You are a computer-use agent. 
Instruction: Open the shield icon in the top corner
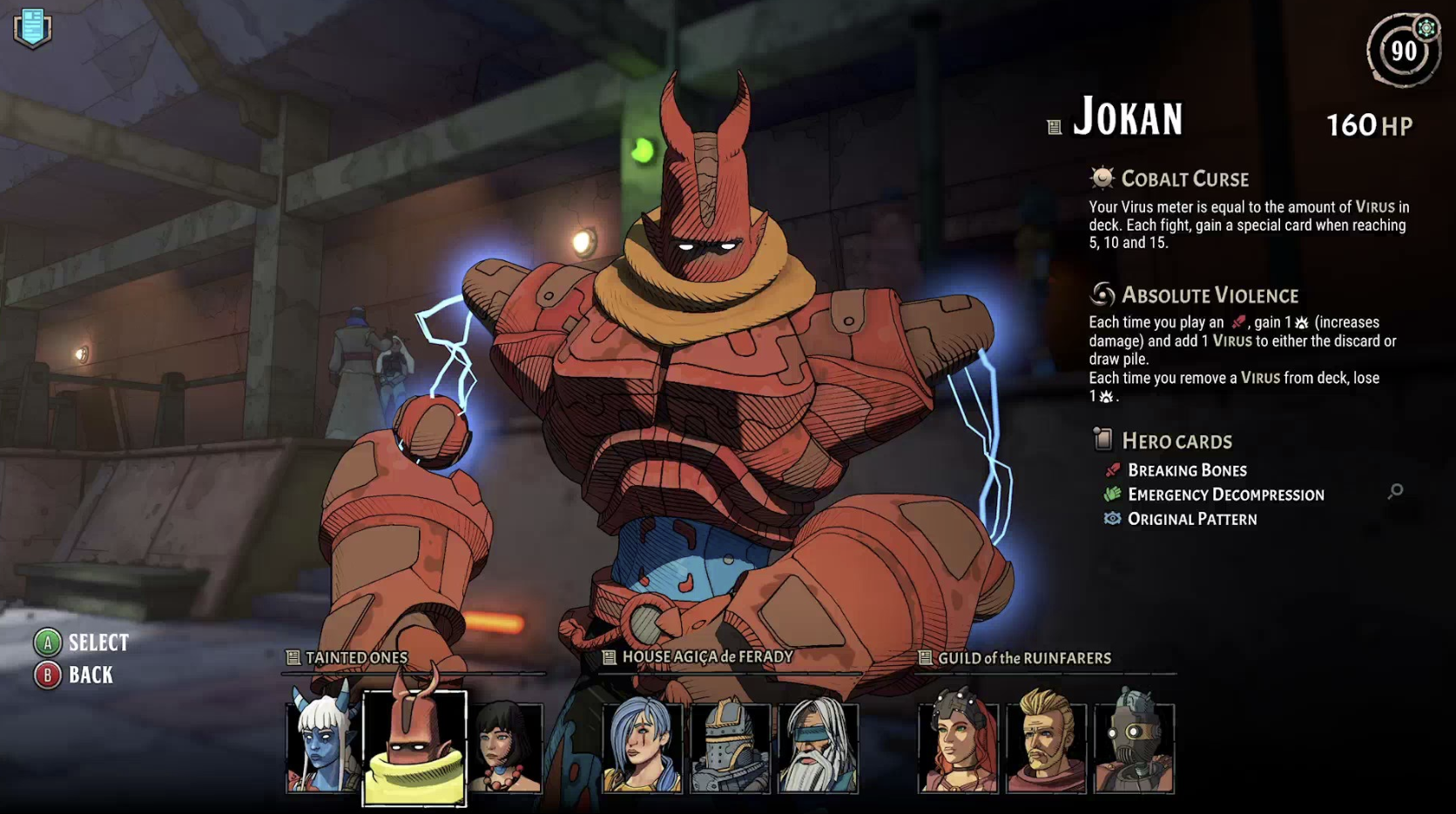(32, 28)
